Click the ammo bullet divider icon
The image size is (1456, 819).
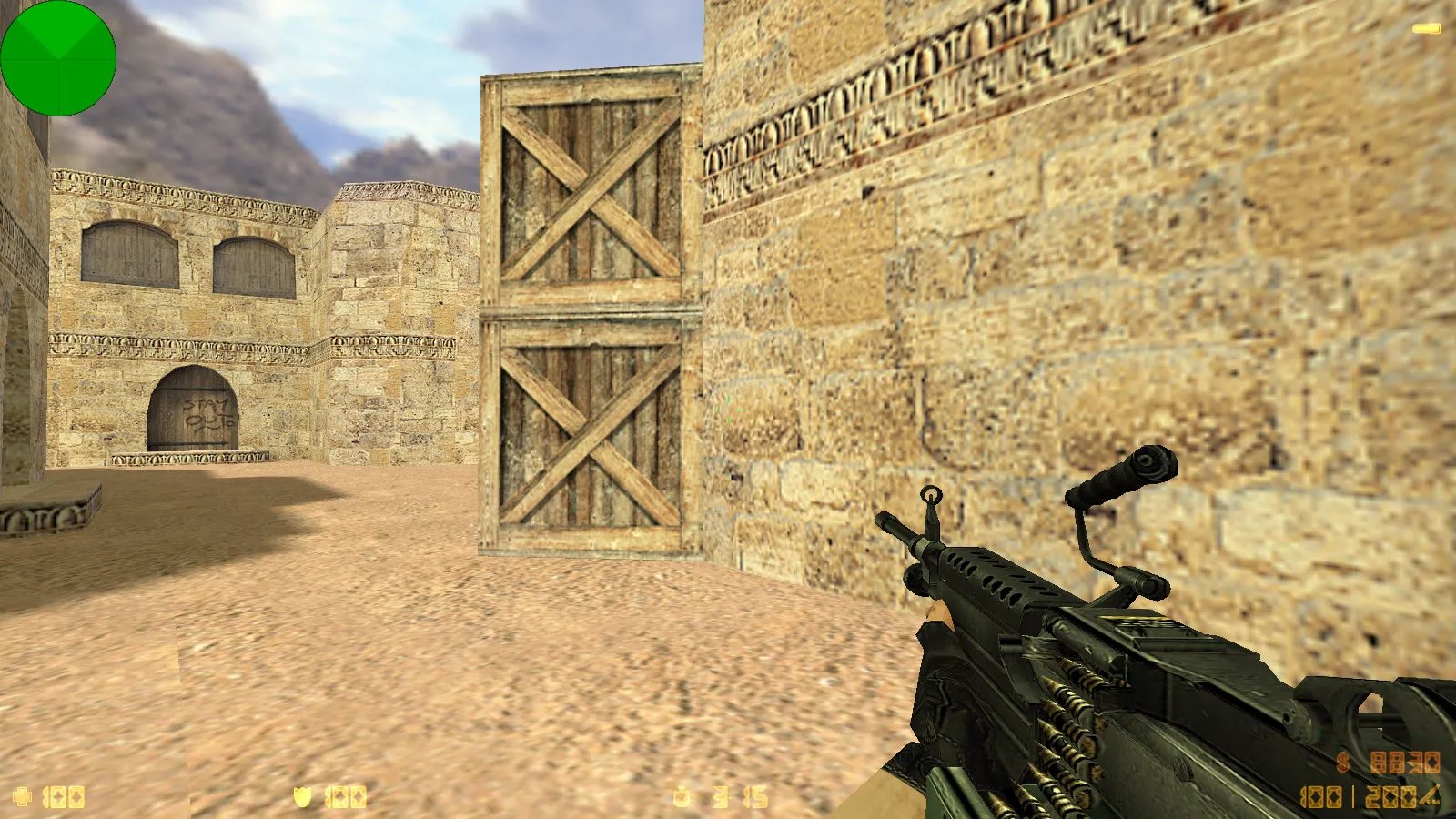[1353, 797]
